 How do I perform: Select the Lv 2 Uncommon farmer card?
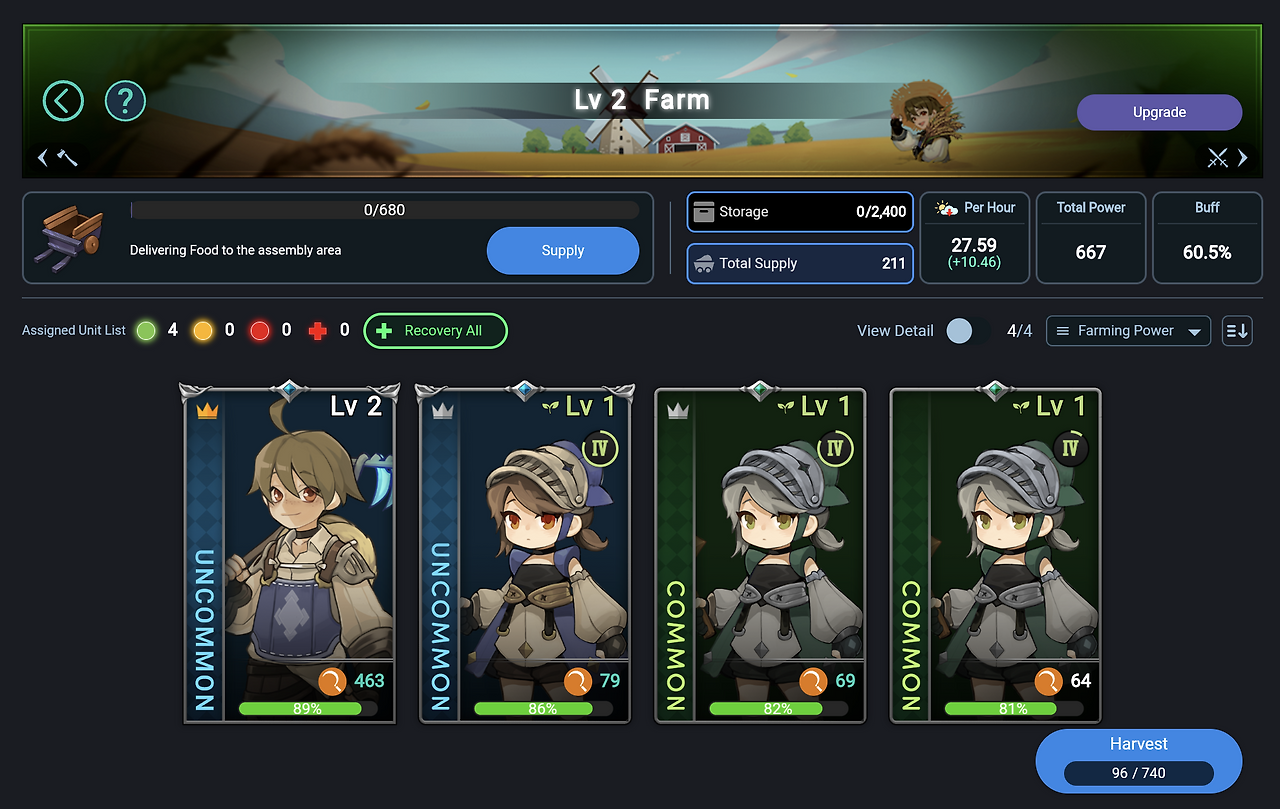pos(290,555)
